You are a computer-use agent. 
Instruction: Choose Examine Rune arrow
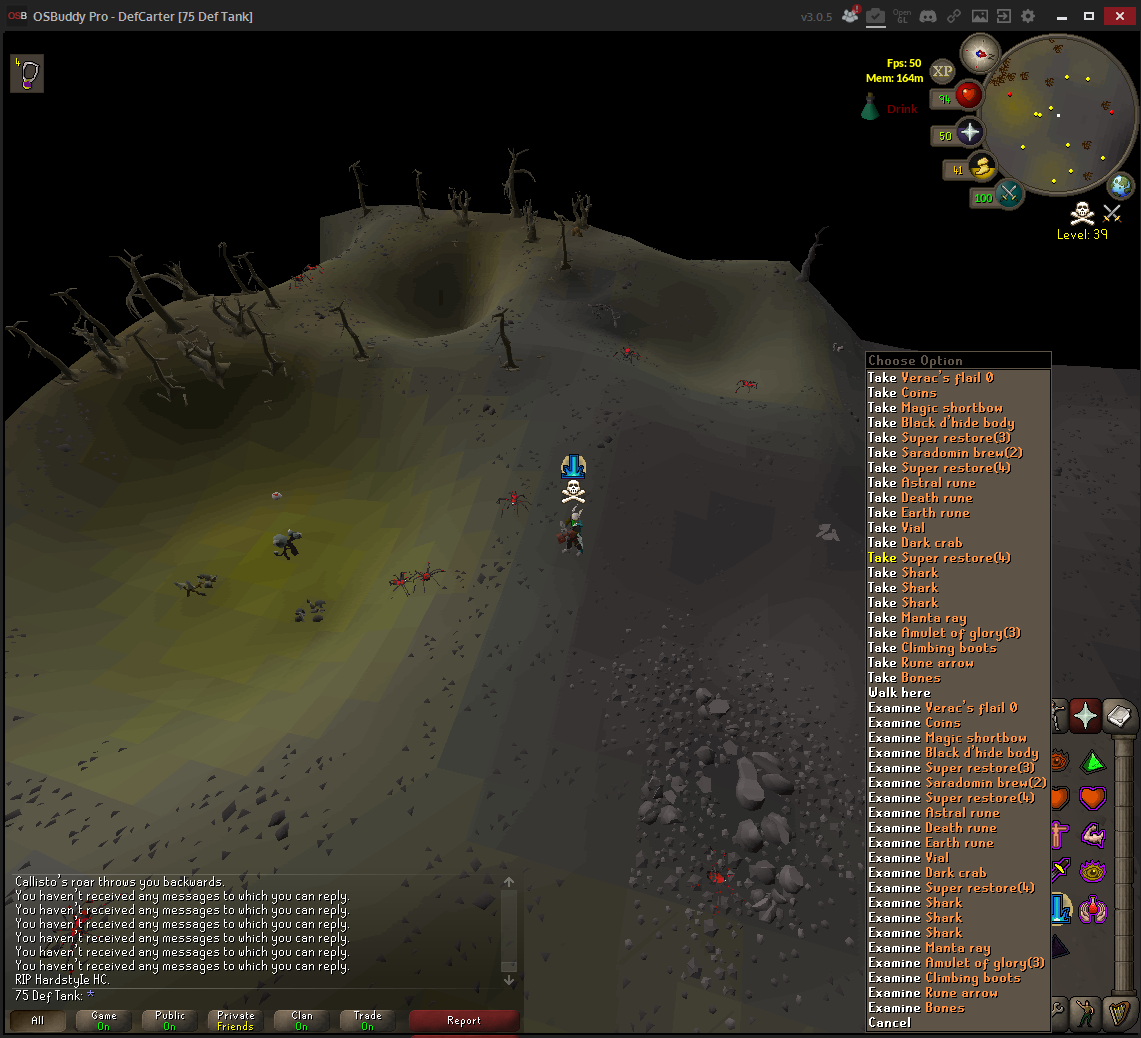(932, 993)
